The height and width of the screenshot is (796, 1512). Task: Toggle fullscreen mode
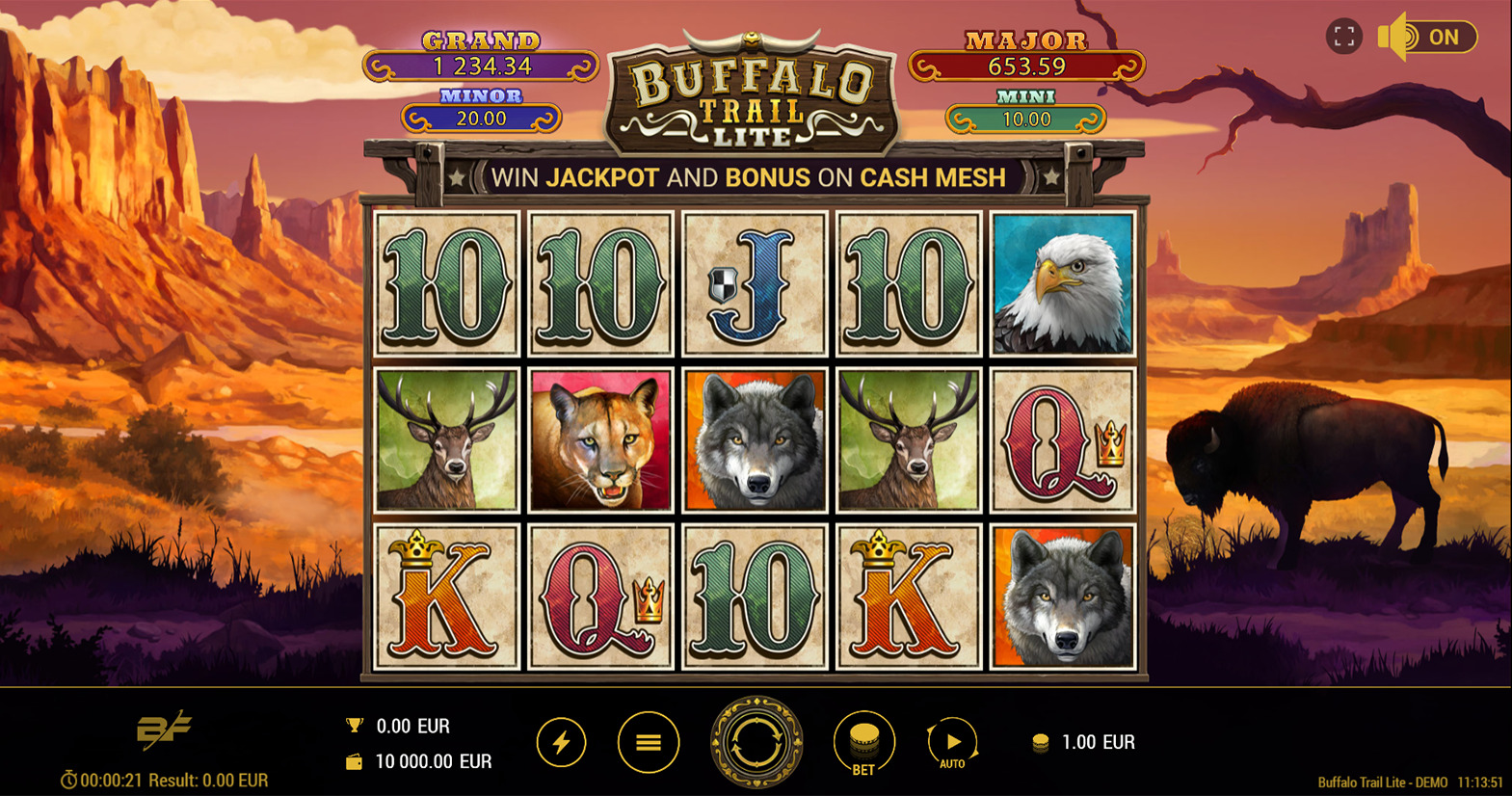pyautogui.click(x=1343, y=37)
